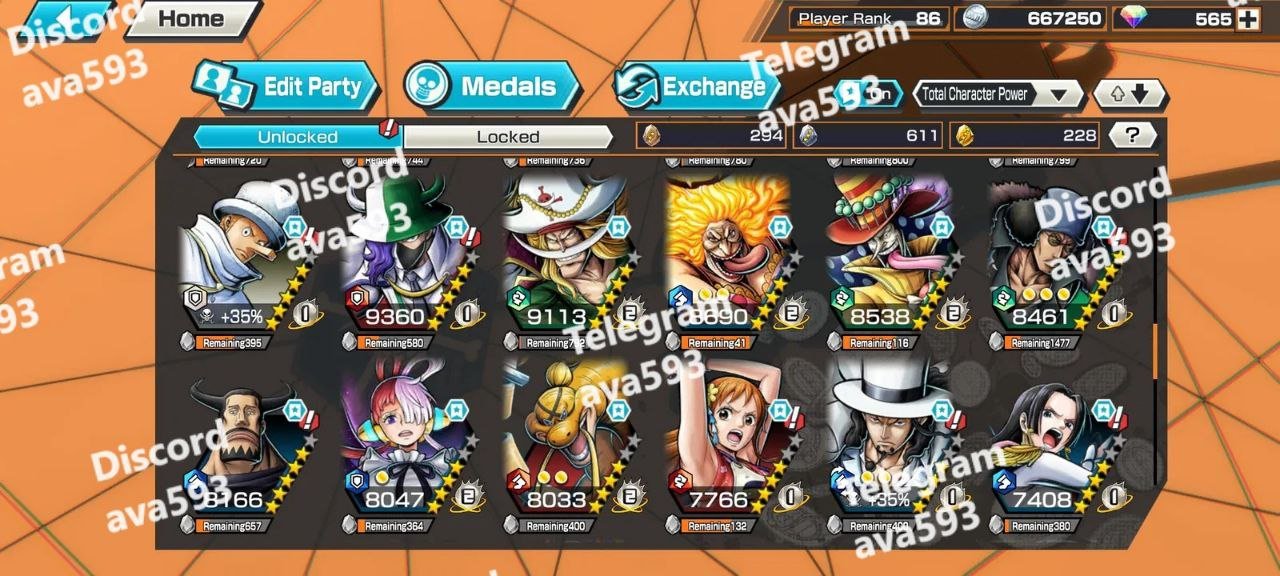Open the question mark help button
Viewport: 1280px width, 576px height.
(x=1132, y=136)
